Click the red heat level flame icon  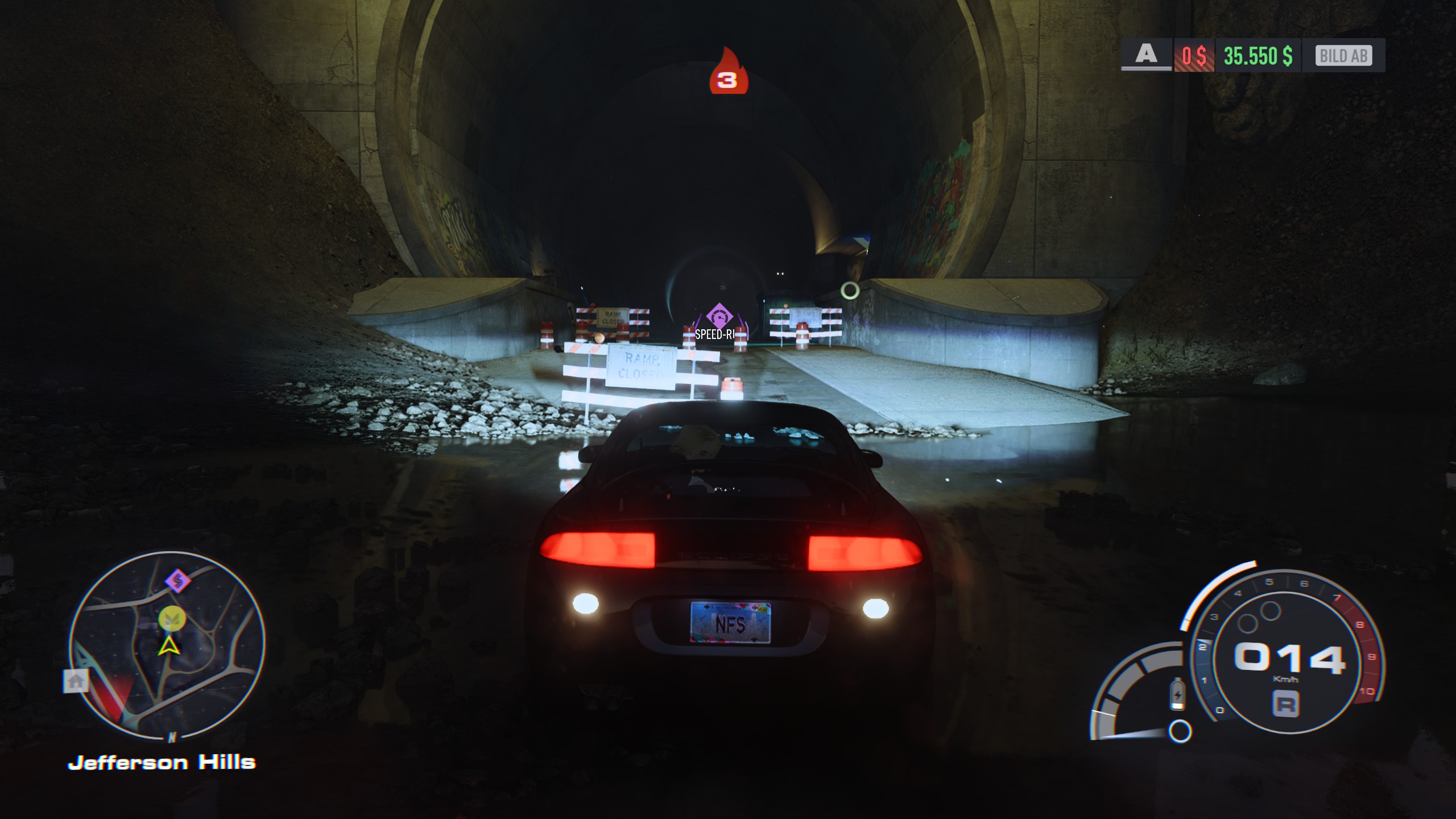coord(728,72)
